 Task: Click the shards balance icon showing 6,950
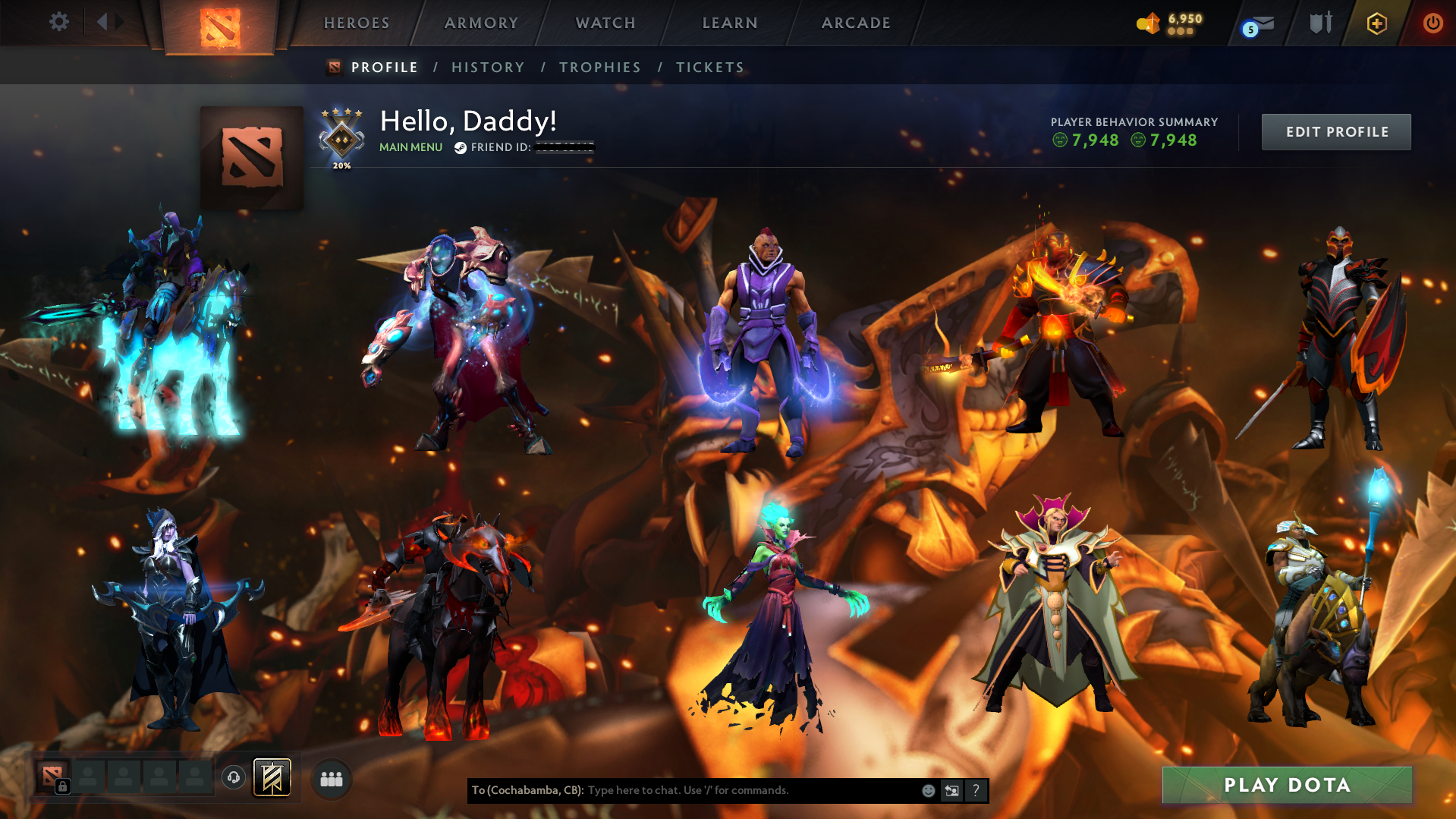(x=1150, y=24)
